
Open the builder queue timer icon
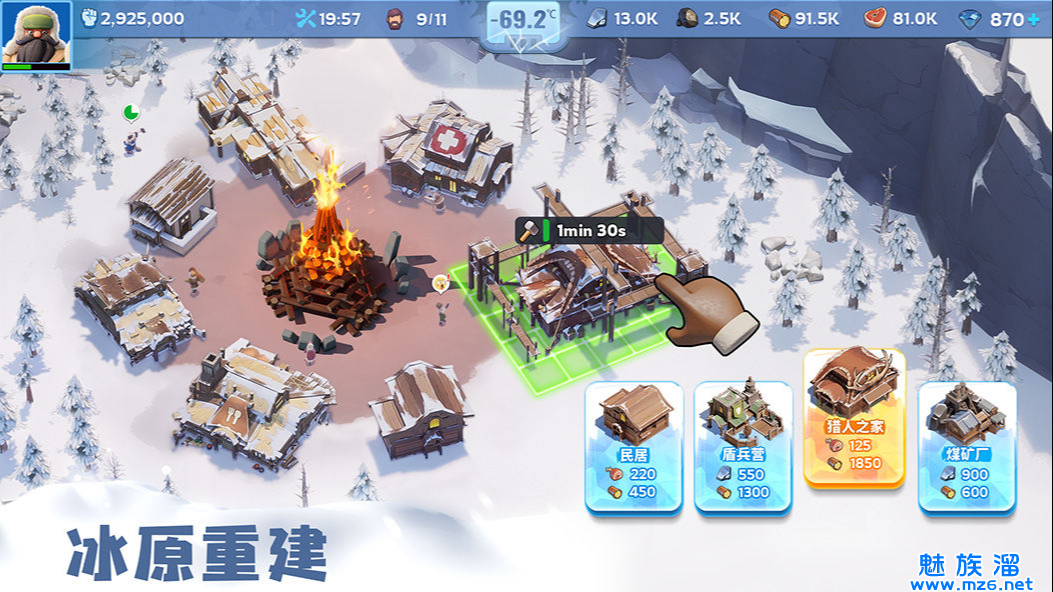tap(306, 19)
